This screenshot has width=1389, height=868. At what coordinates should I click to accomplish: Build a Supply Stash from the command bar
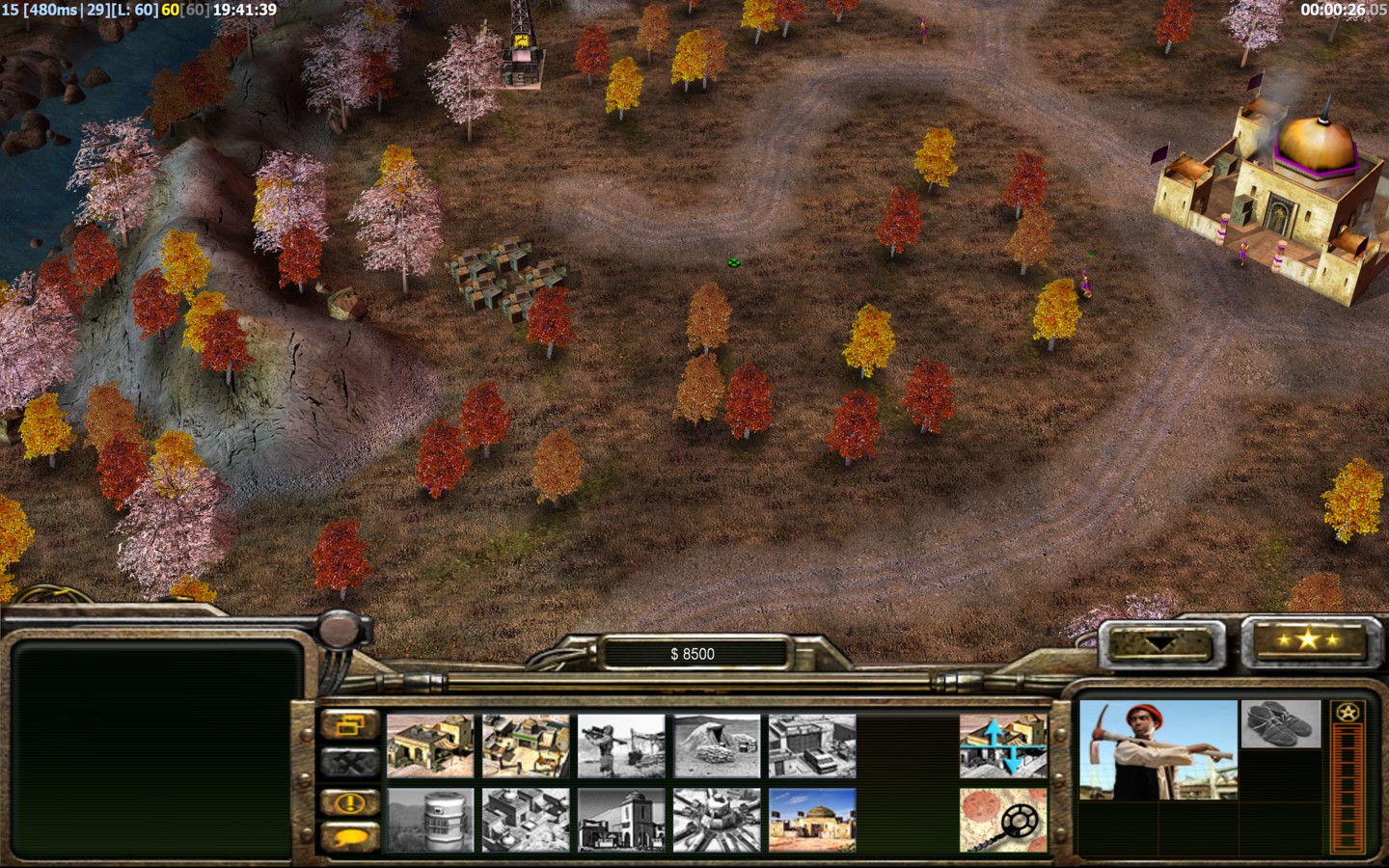click(430, 746)
